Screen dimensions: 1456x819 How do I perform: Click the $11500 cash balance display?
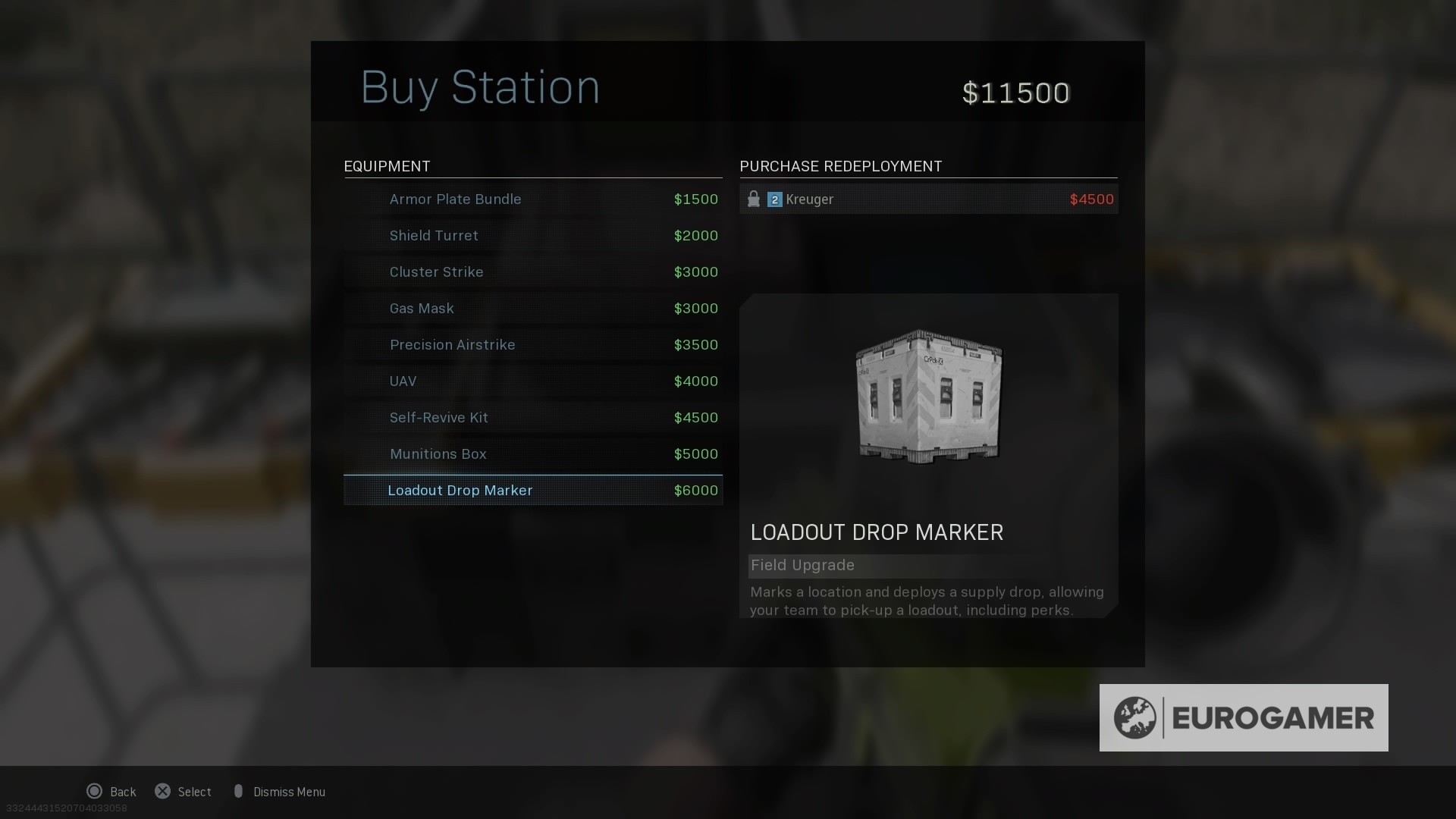(x=1016, y=92)
